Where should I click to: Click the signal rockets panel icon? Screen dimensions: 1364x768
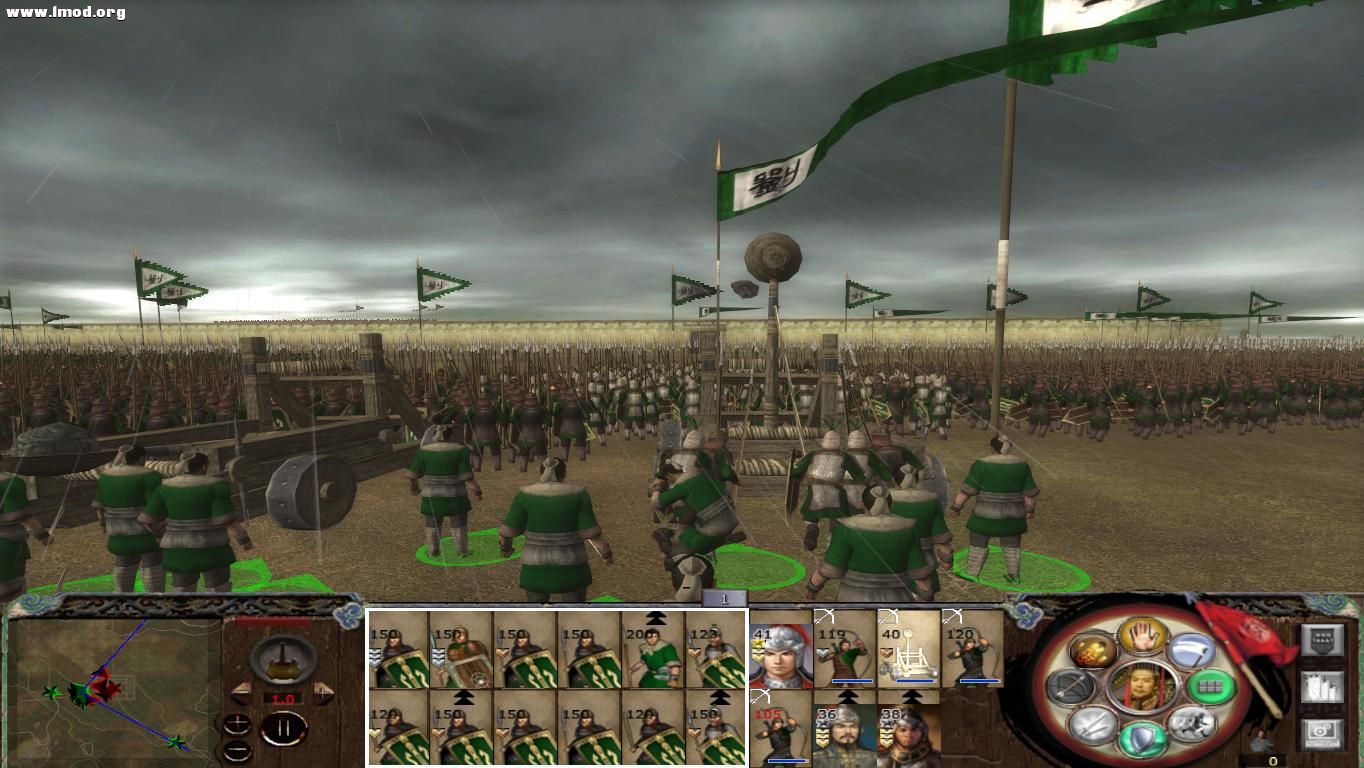[1323, 687]
